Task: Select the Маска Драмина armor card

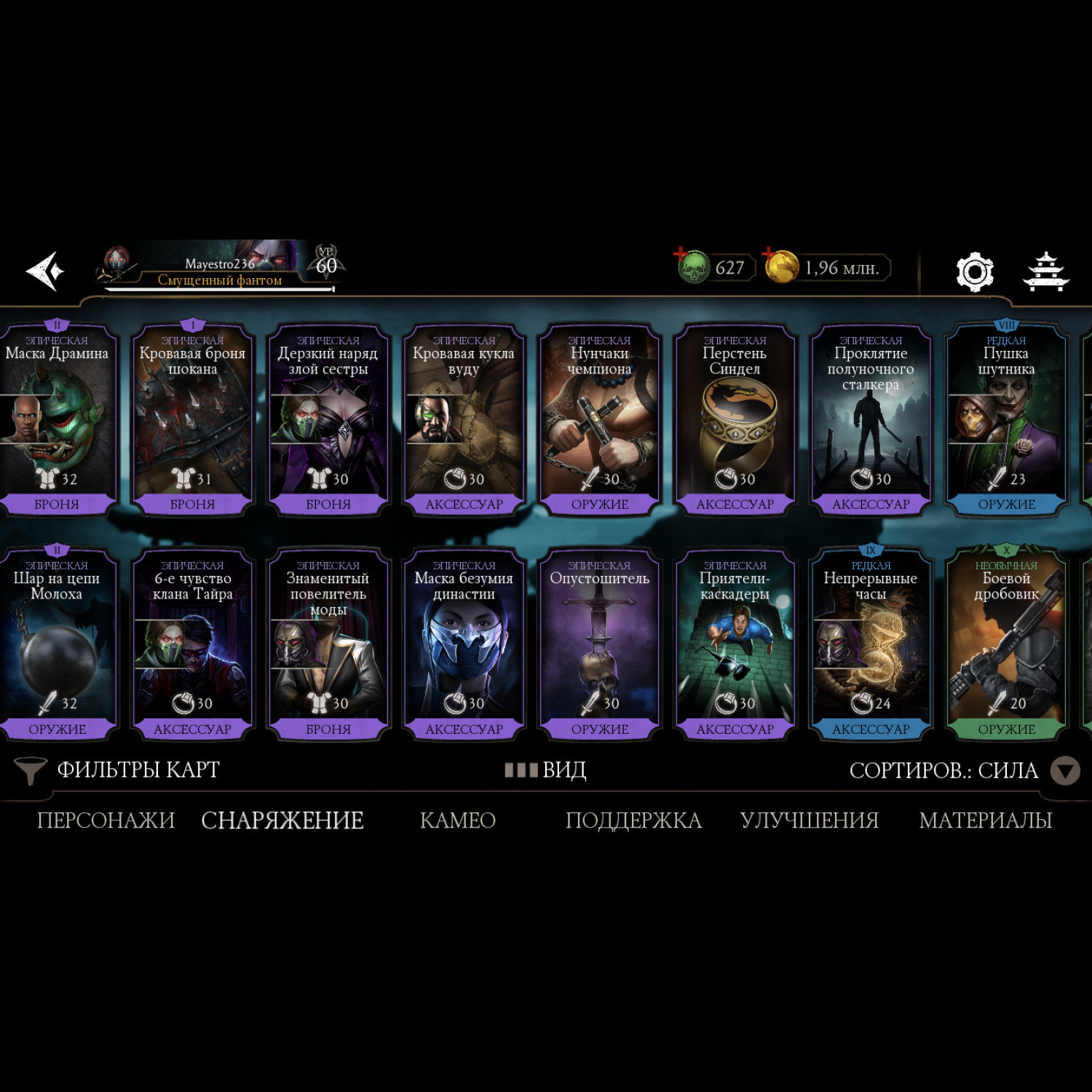Action: pos(57,420)
